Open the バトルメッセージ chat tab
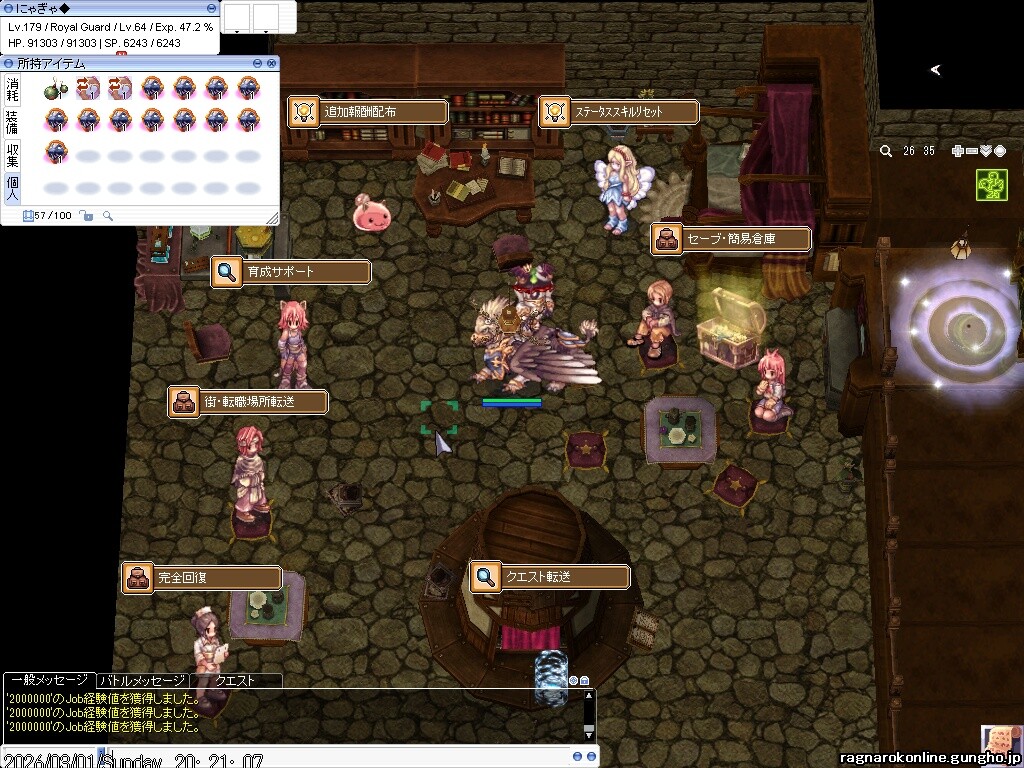 pos(142,680)
